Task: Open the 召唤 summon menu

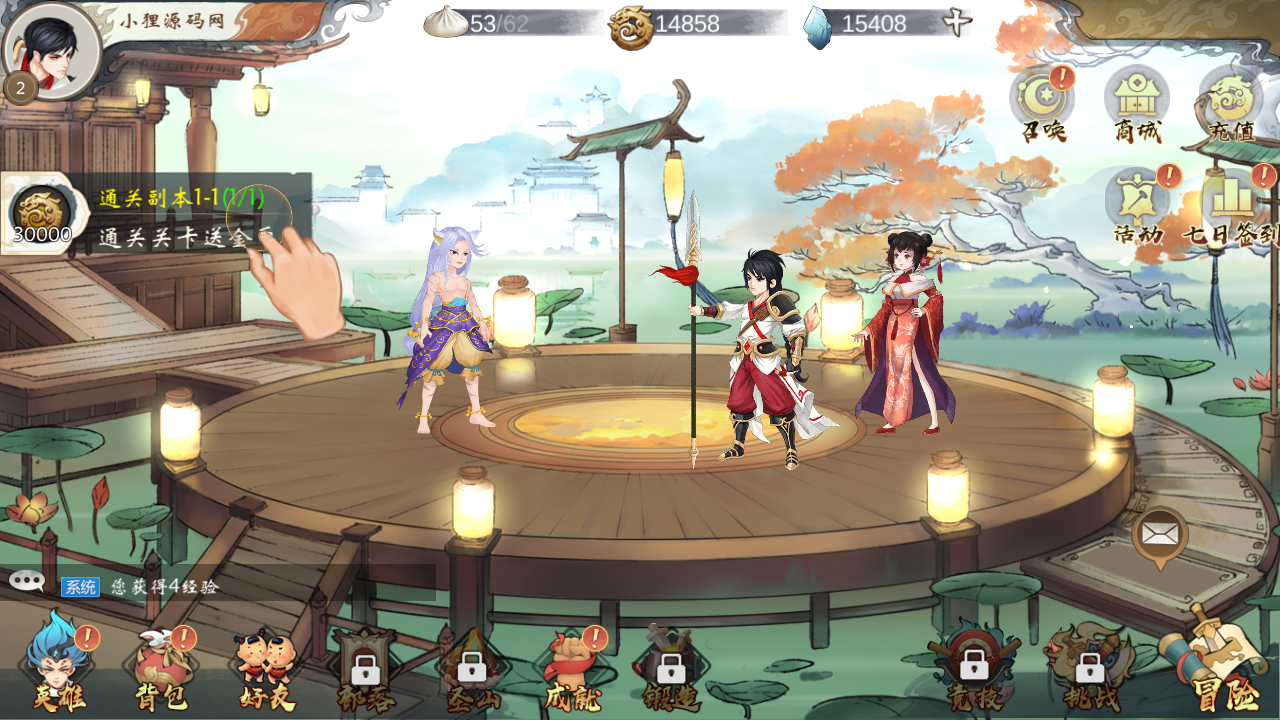Action: click(x=1042, y=102)
